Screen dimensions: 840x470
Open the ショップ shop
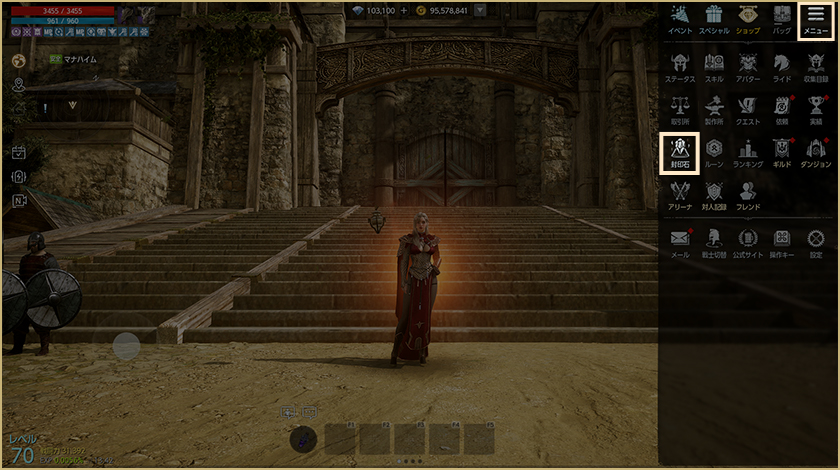pyautogui.click(x=748, y=20)
